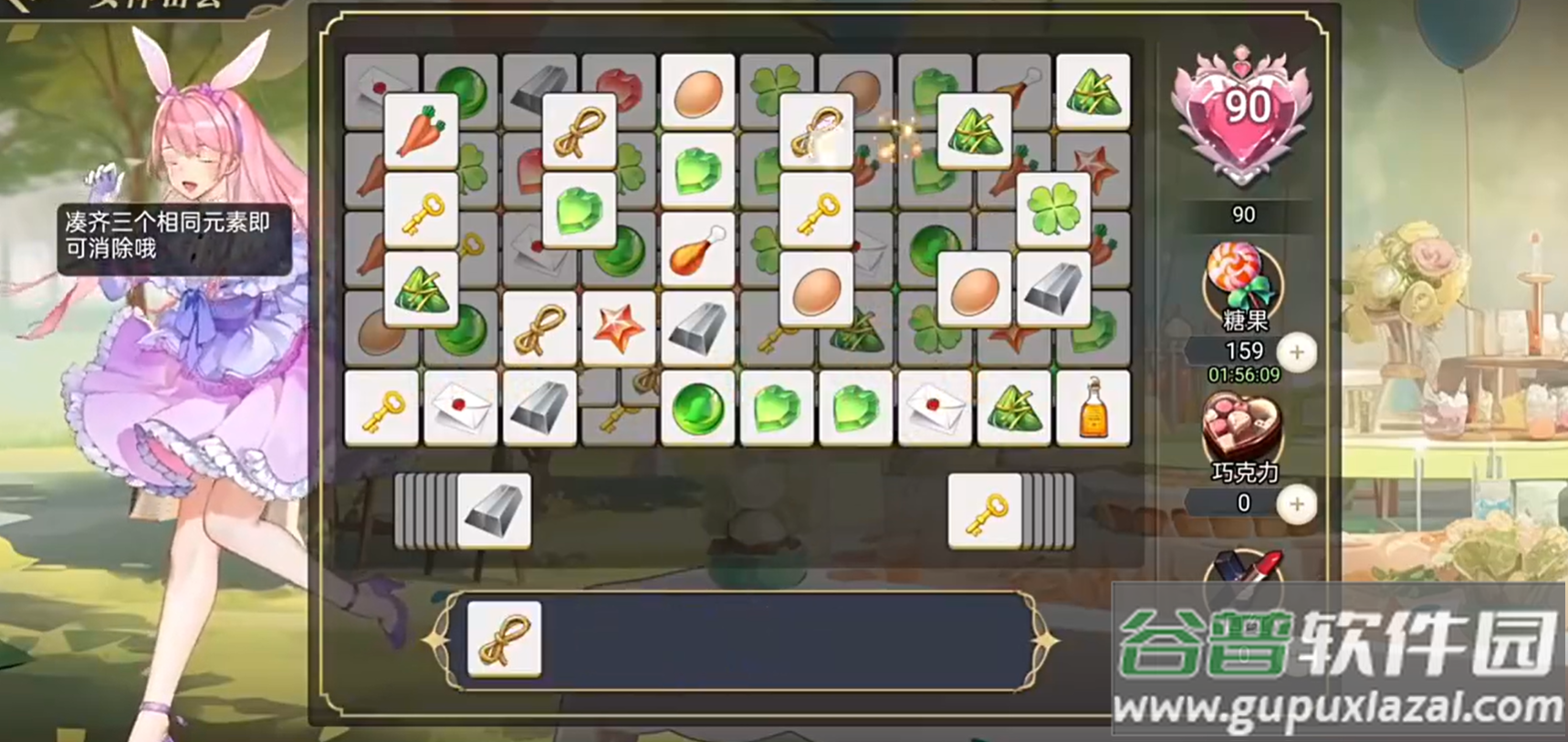Take the silver bar from the card stack
Screen dimensions: 1568x742
click(x=494, y=510)
